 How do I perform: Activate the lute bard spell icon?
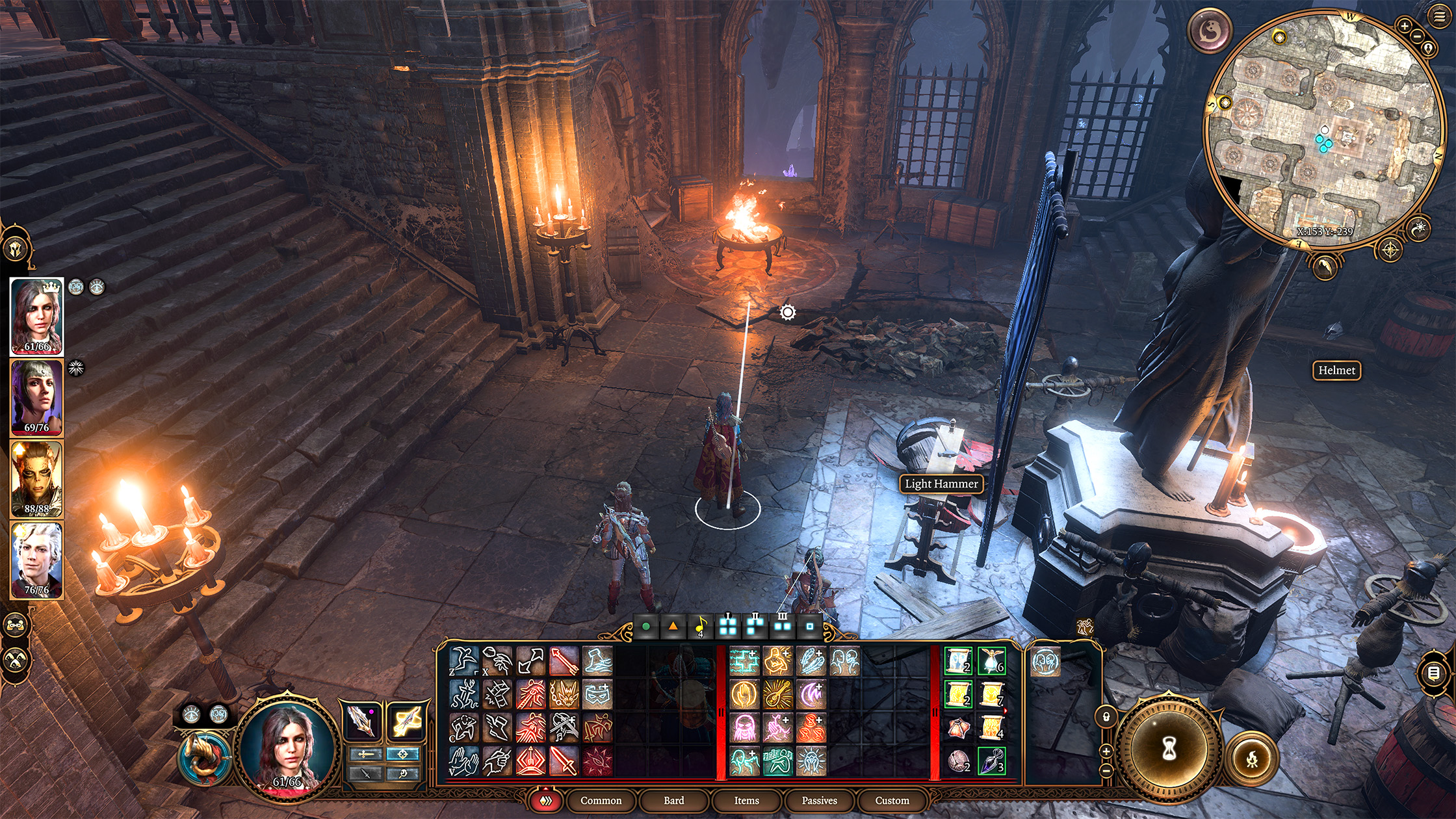click(777, 694)
